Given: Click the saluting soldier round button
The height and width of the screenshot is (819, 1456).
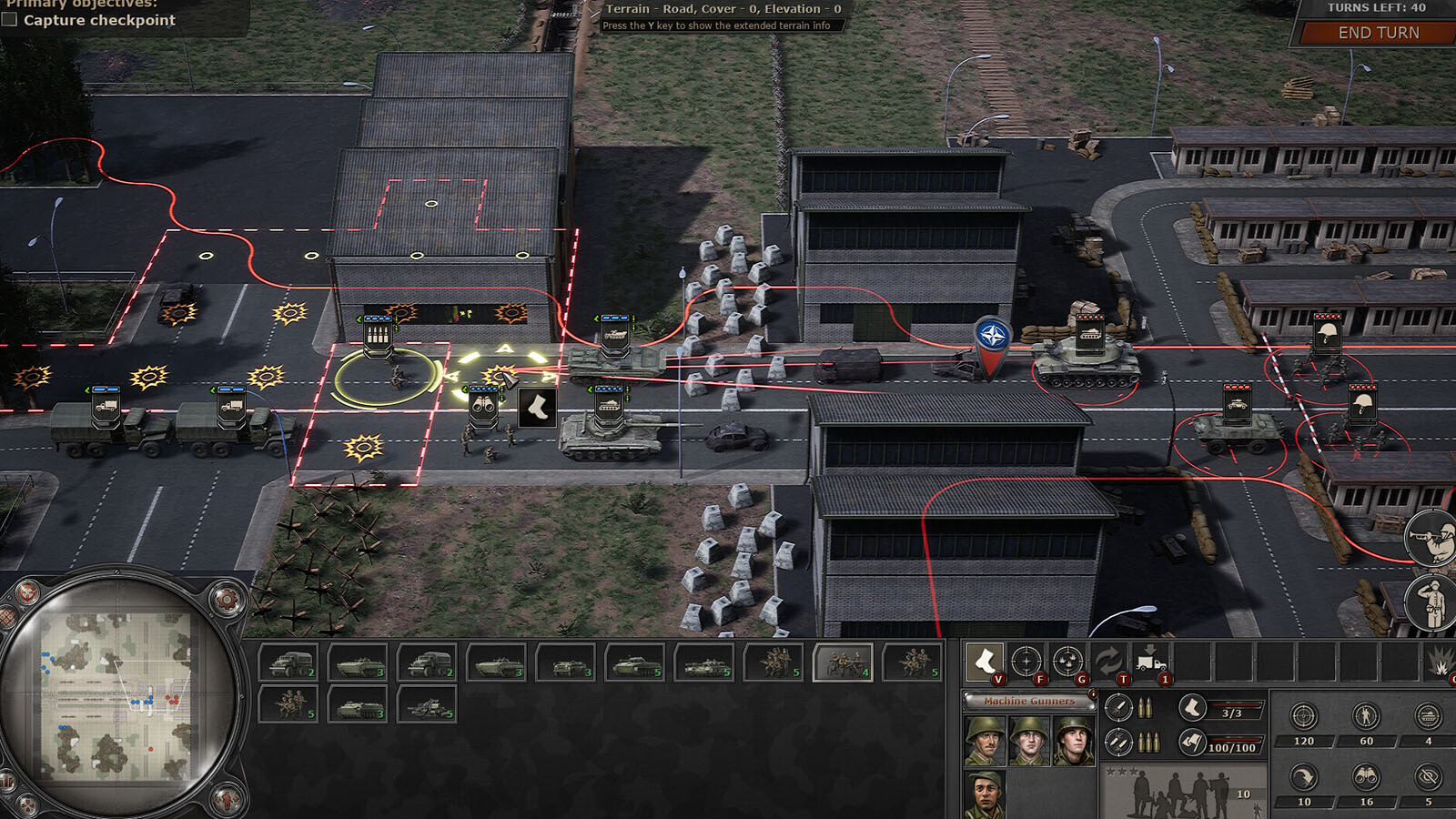Looking at the screenshot, I should pos(1431,602).
